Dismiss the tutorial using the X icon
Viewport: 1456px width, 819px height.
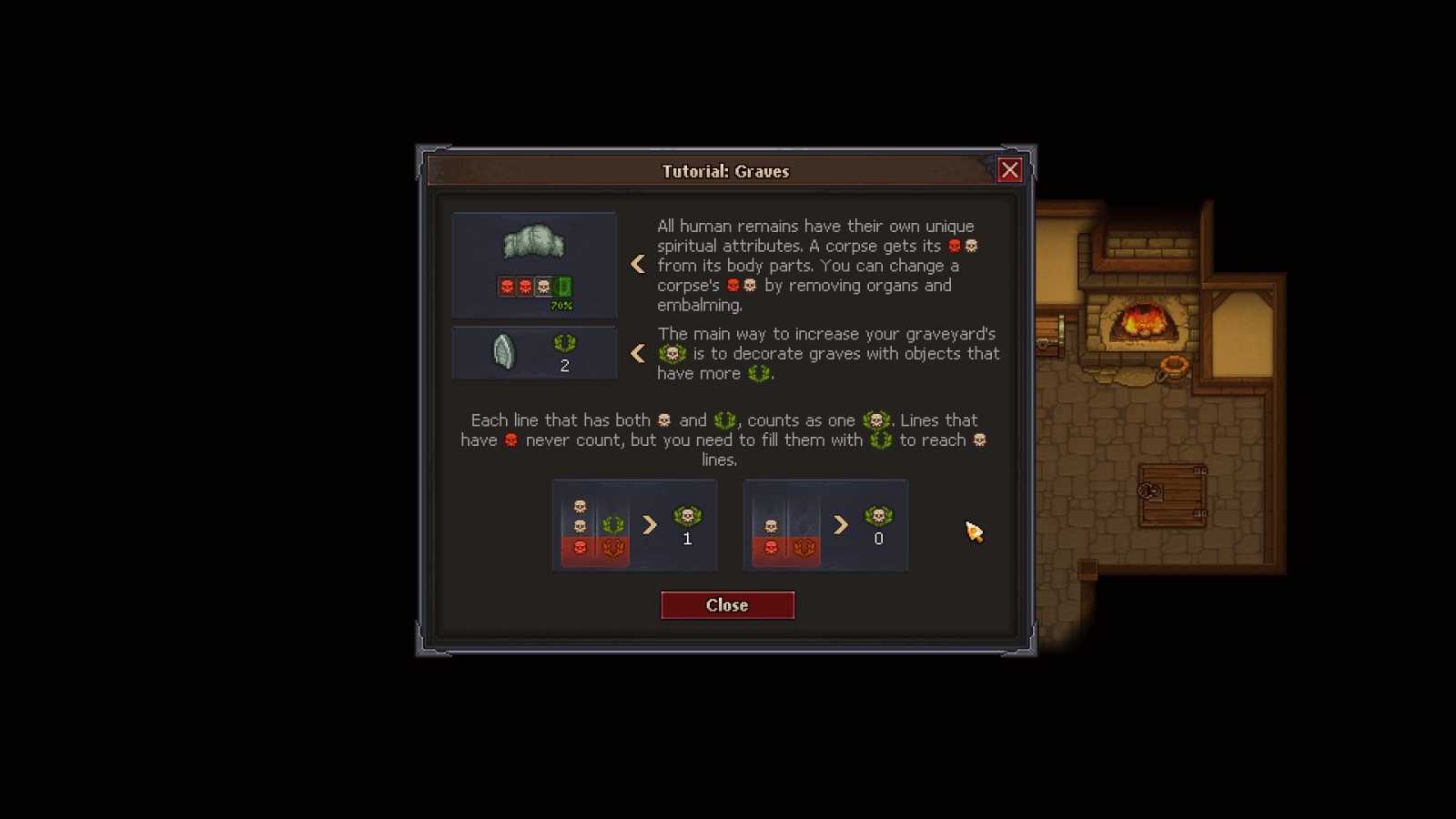coord(1009,170)
